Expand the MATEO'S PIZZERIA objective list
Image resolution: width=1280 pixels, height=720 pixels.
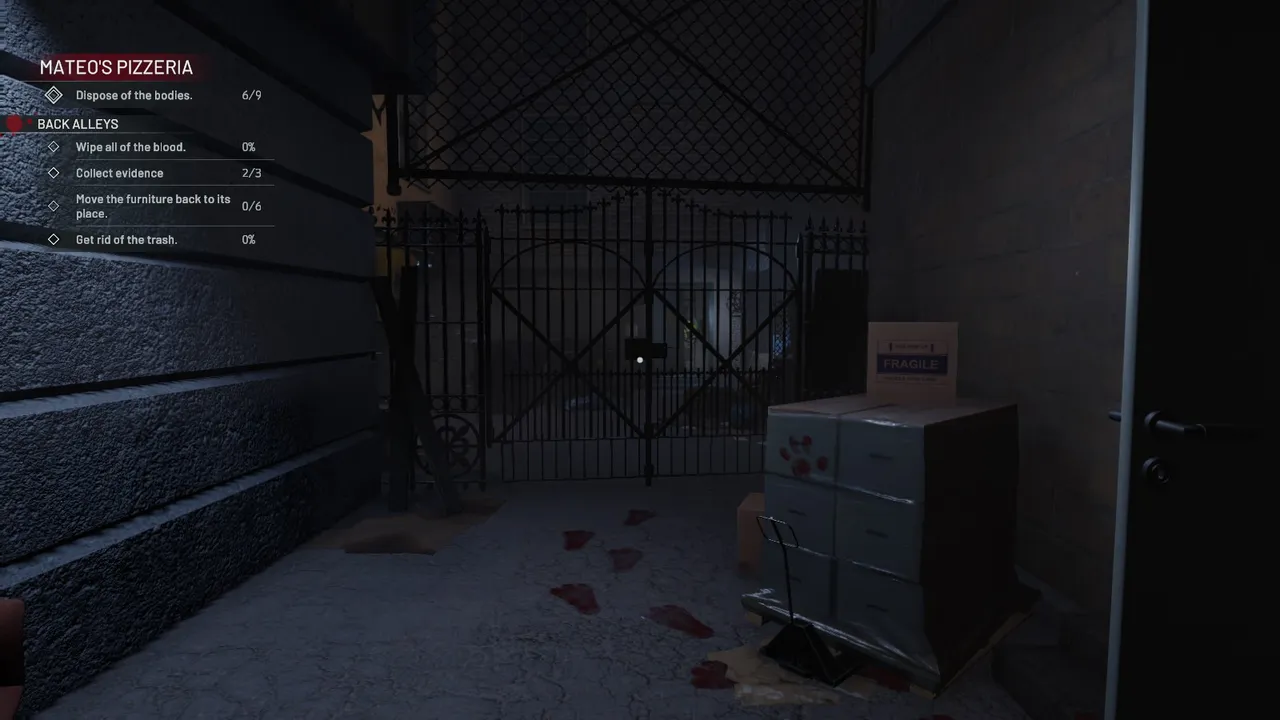coord(116,67)
